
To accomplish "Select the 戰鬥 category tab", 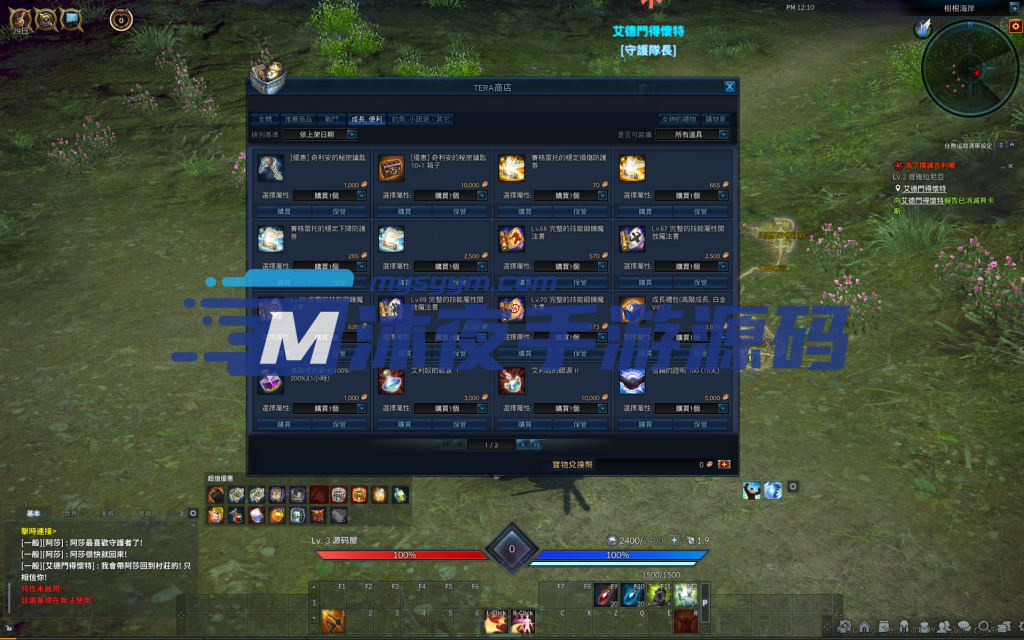I will [x=332, y=119].
